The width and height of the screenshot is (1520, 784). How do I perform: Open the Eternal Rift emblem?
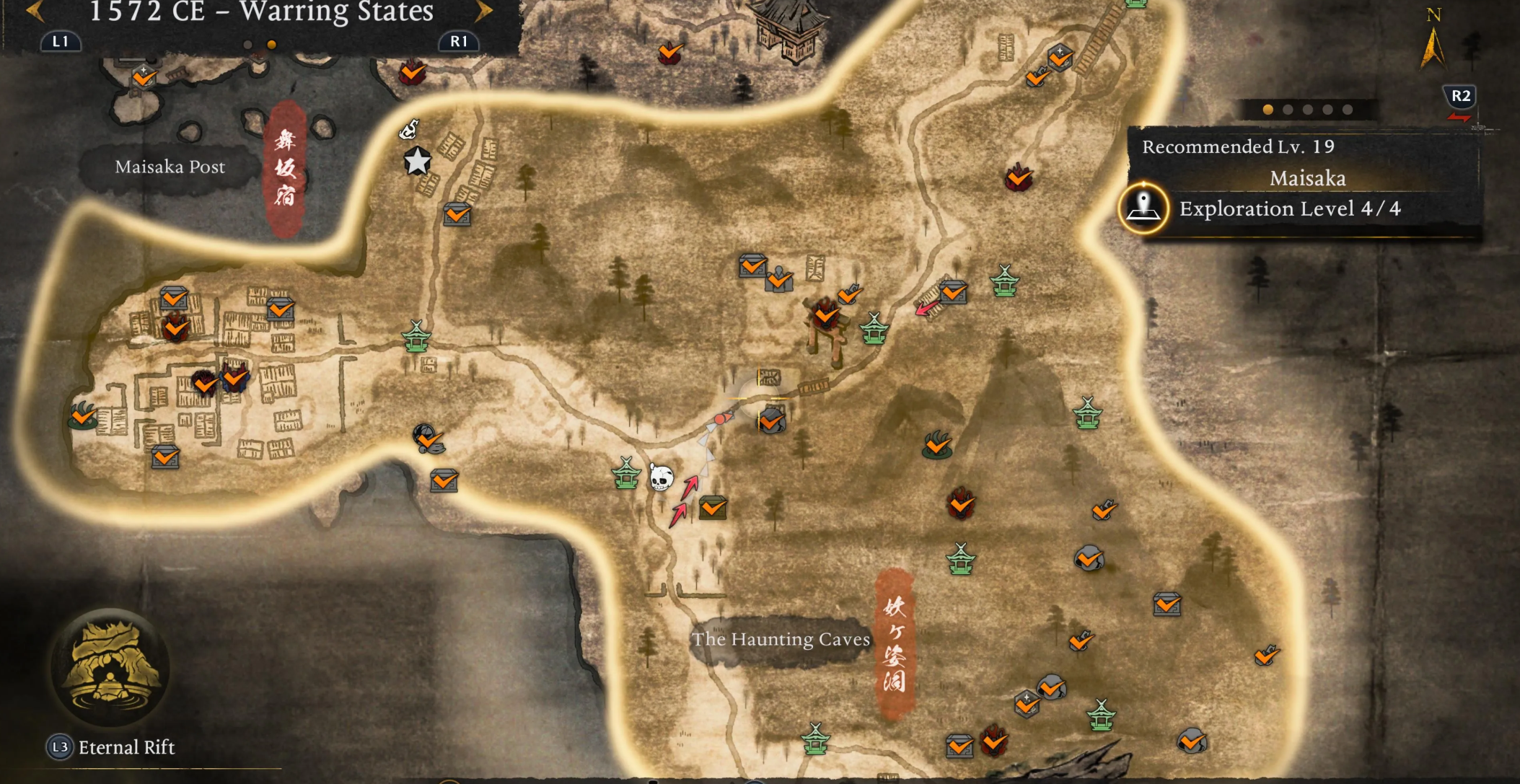[110, 667]
